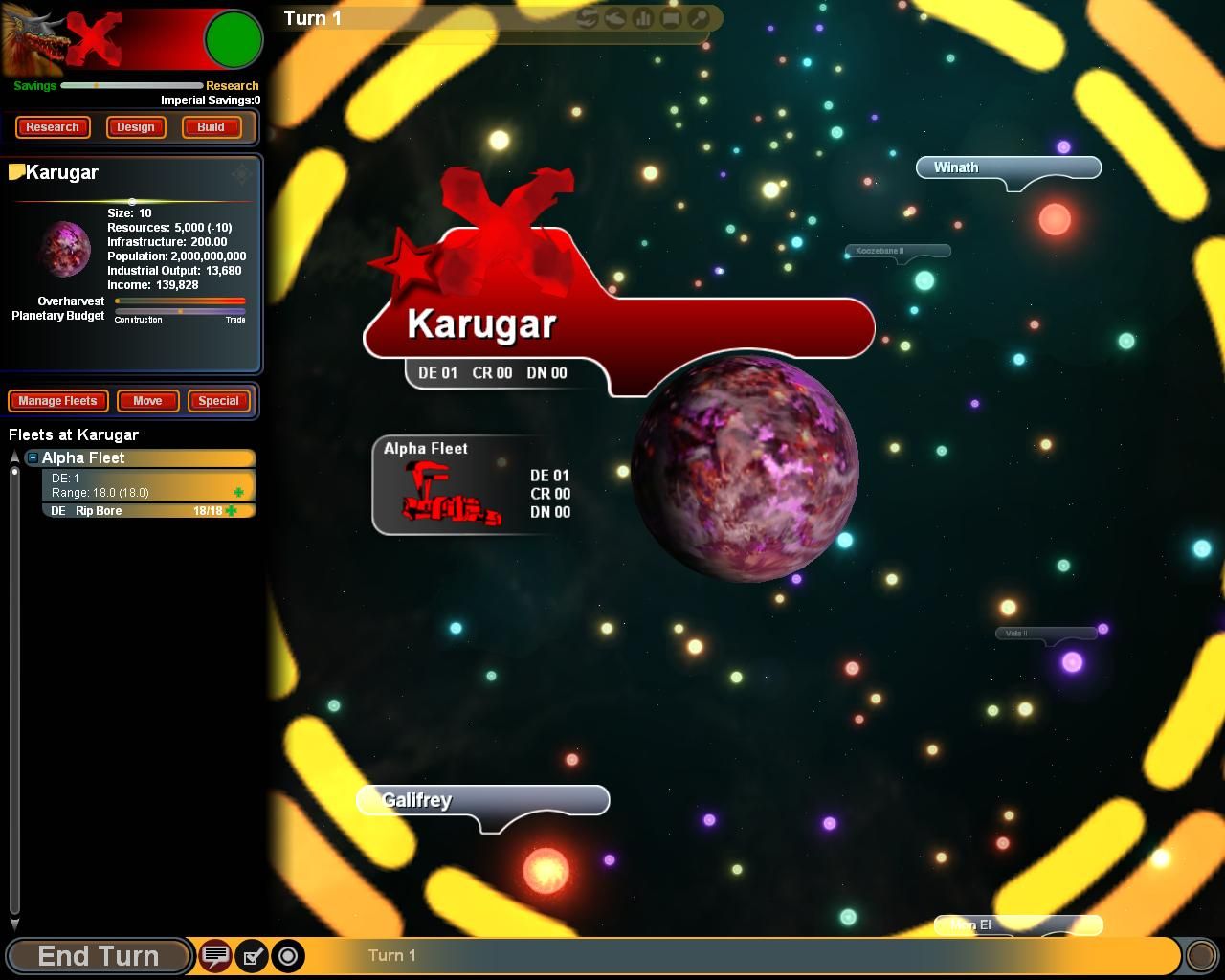
Task: Click the concentric circle icon on bottom bar
Action: (288, 955)
